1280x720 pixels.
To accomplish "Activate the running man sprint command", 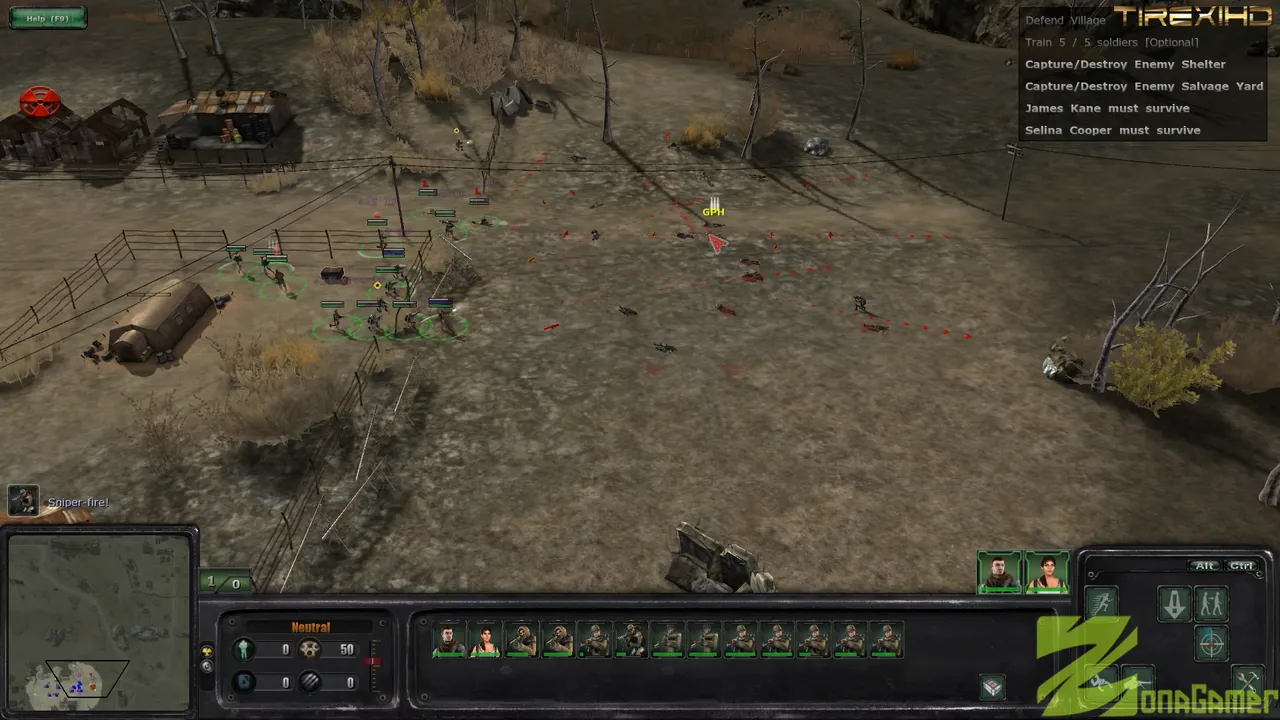I will (1101, 603).
